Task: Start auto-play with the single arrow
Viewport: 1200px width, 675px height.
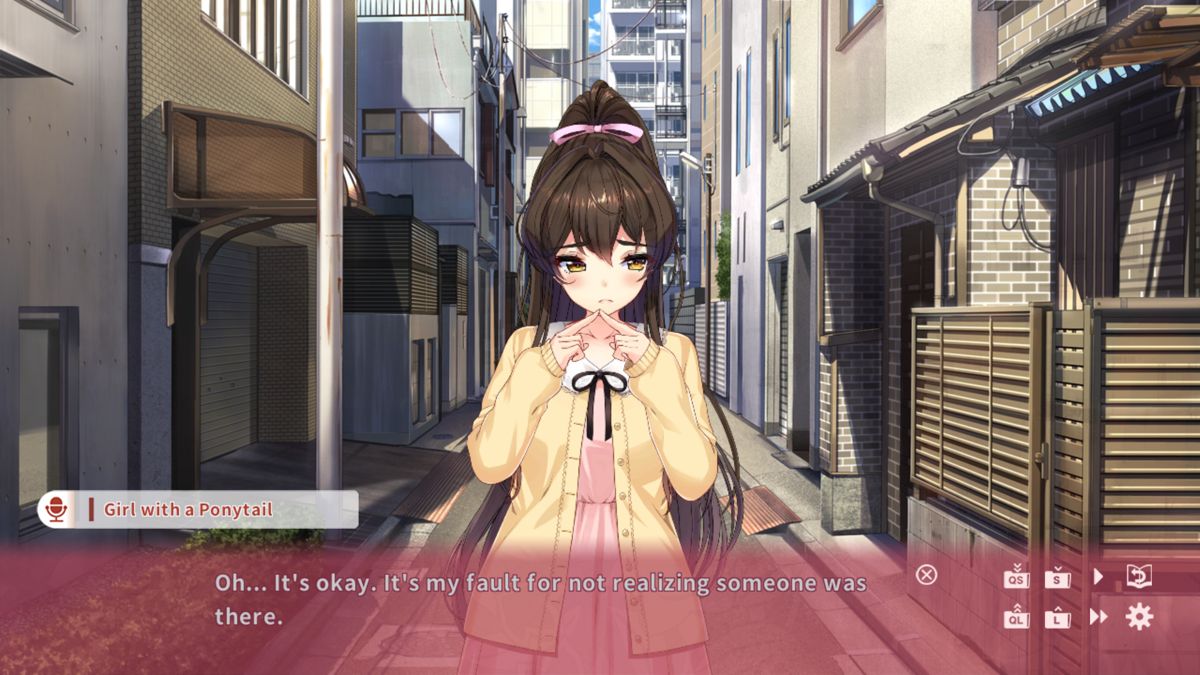Action: click(x=1098, y=576)
